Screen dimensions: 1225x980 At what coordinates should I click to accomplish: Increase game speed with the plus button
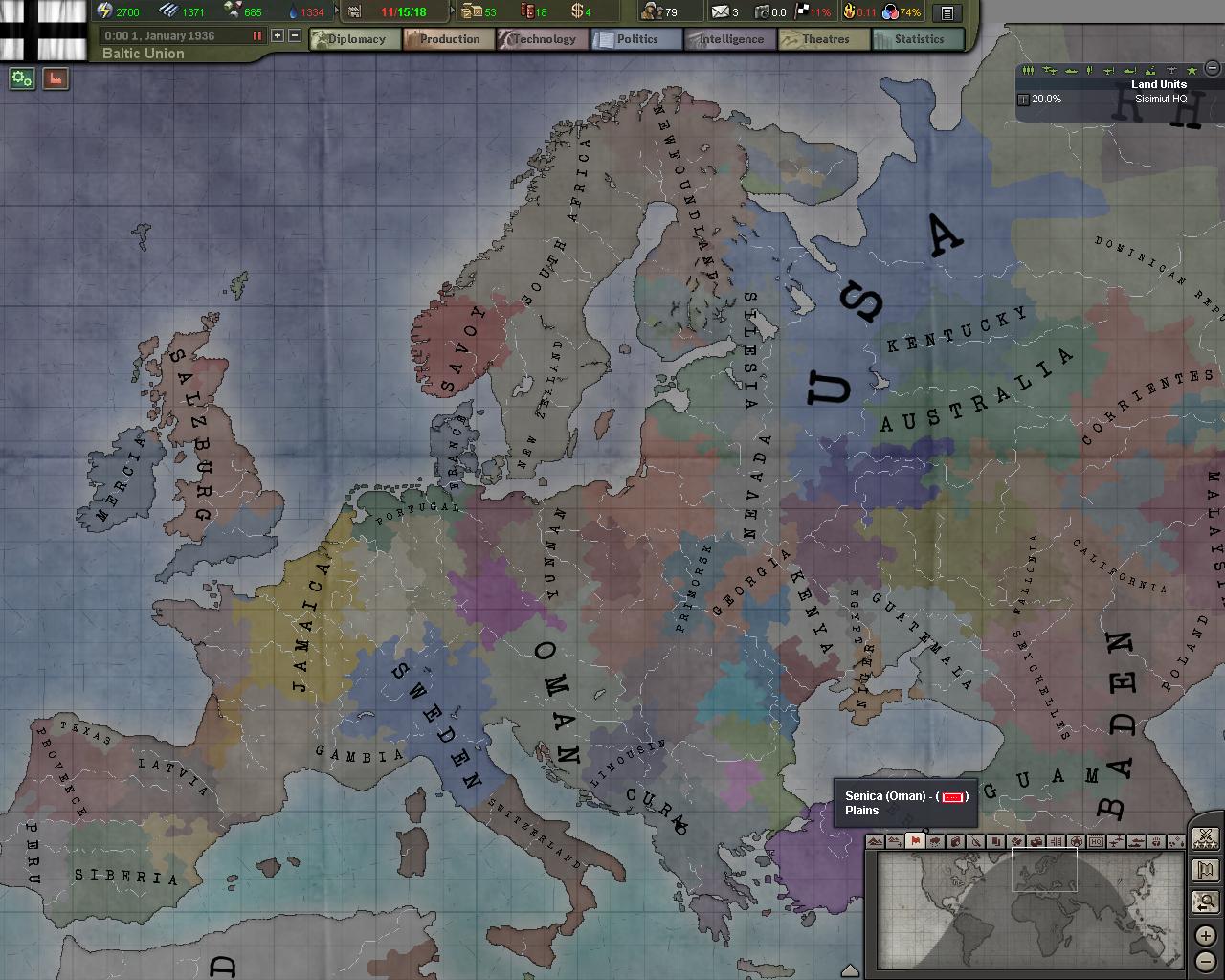tap(278, 35)
